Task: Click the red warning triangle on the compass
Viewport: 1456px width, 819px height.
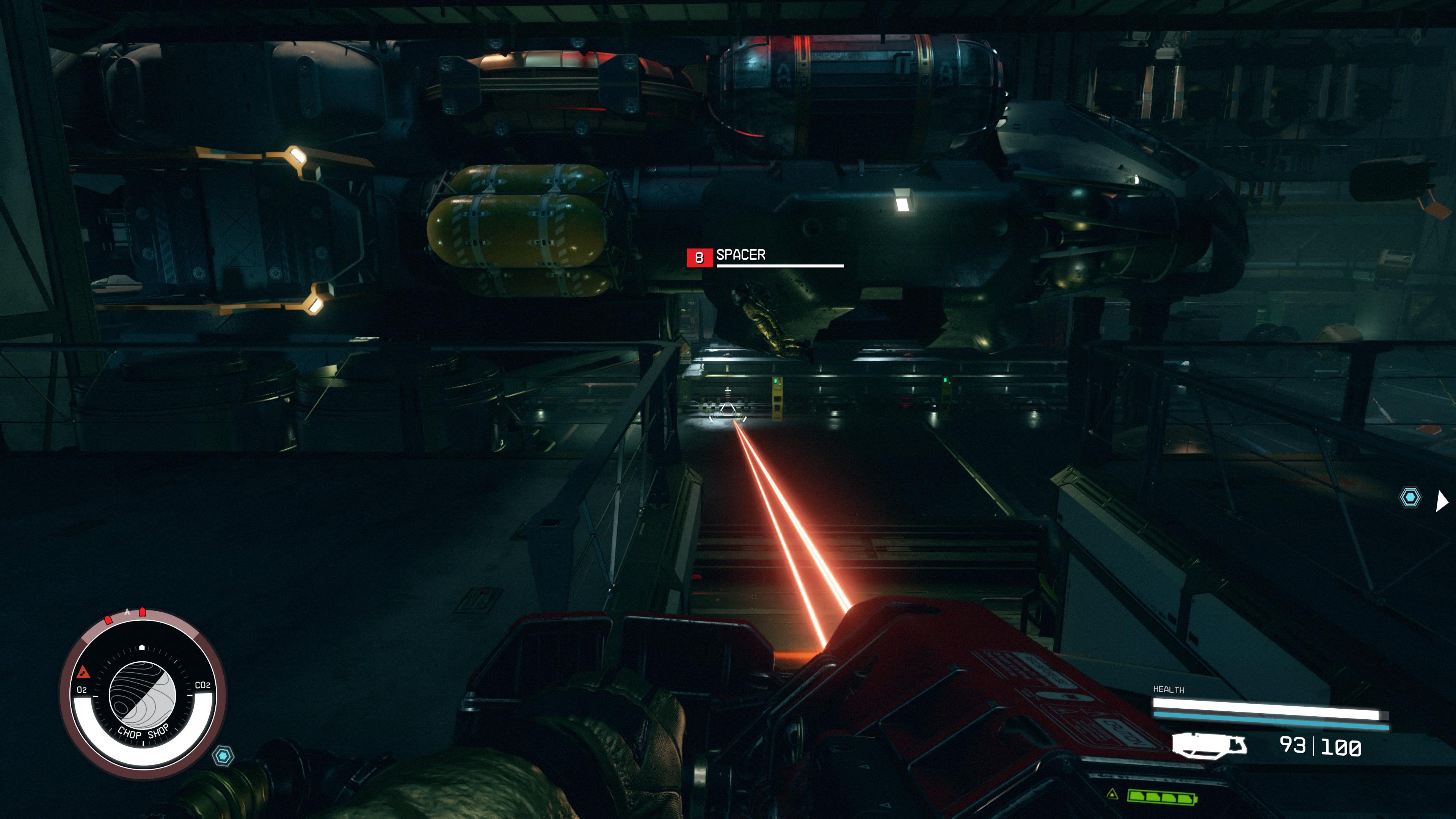Action: (x=83, y=672)
